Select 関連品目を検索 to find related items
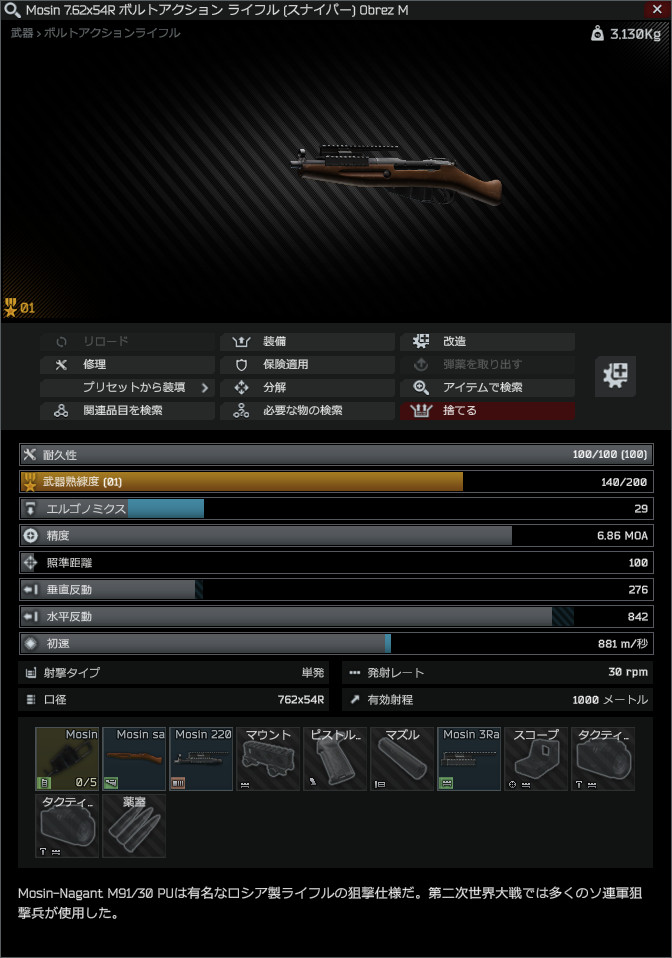672x958 pixels. click(126, 411)
